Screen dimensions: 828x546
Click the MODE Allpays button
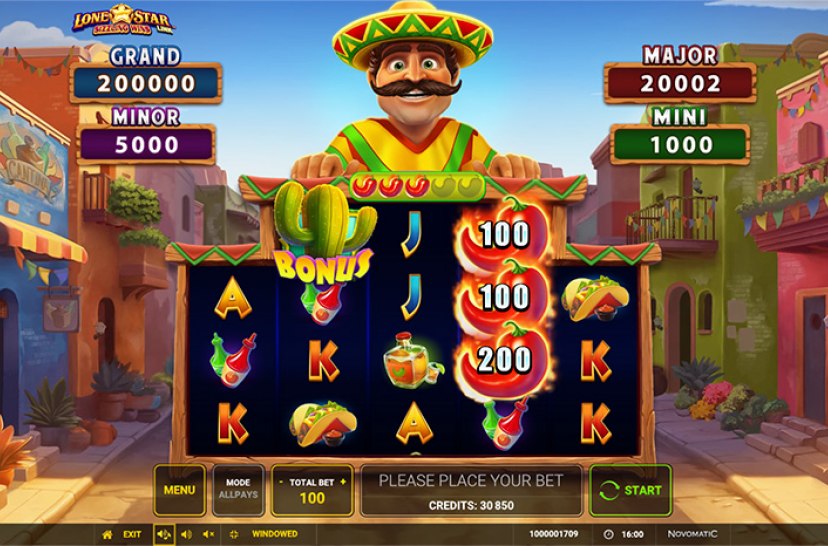[238, 490]
